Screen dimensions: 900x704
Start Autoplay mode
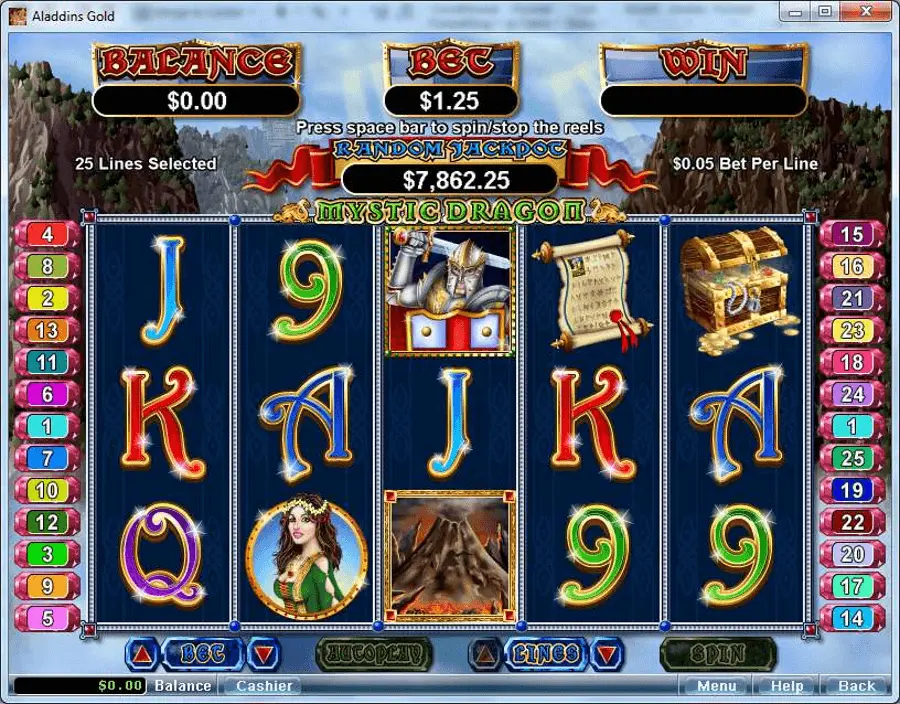coord(373,655)
